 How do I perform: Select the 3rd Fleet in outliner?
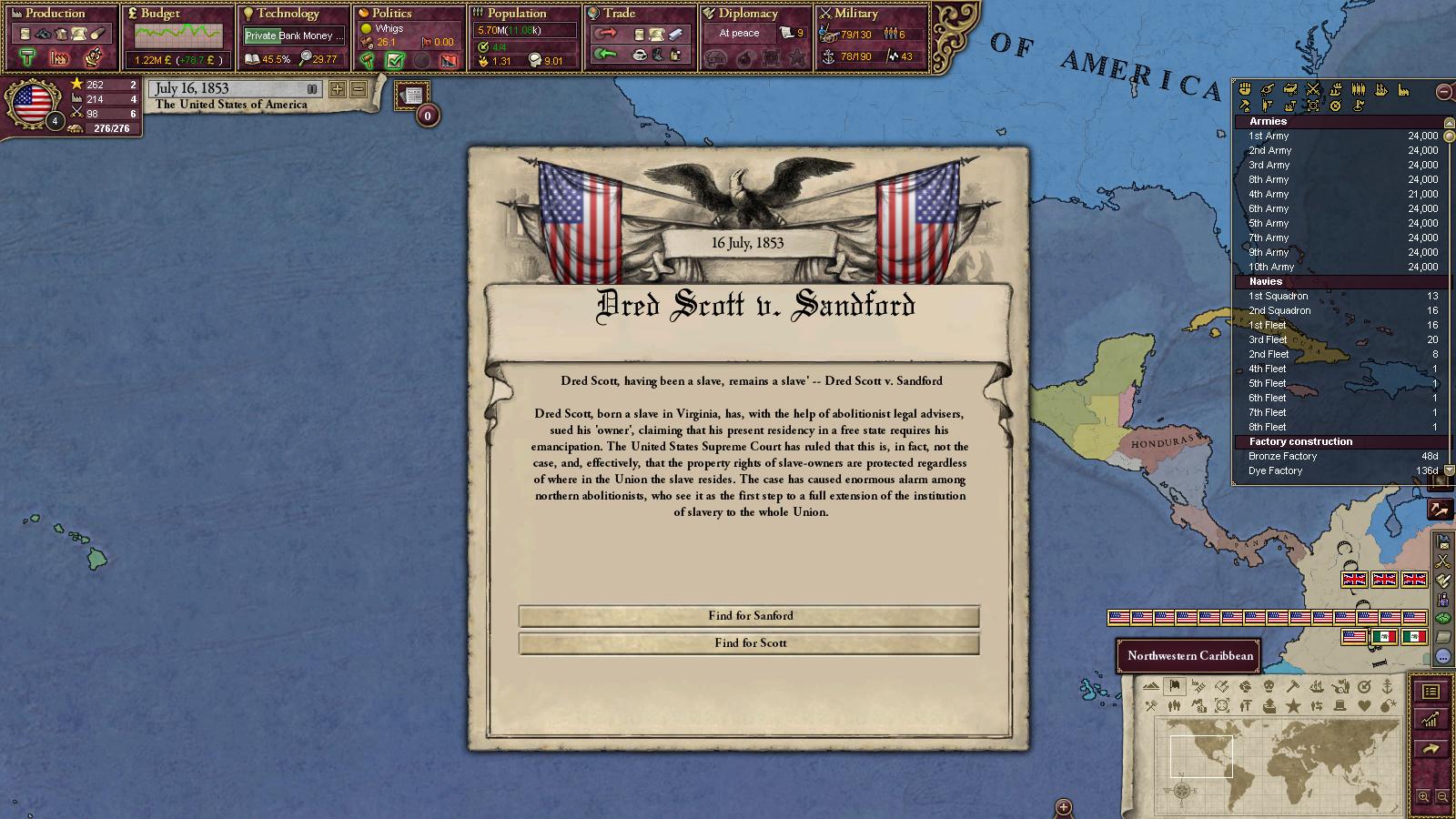click(1268, 339)
